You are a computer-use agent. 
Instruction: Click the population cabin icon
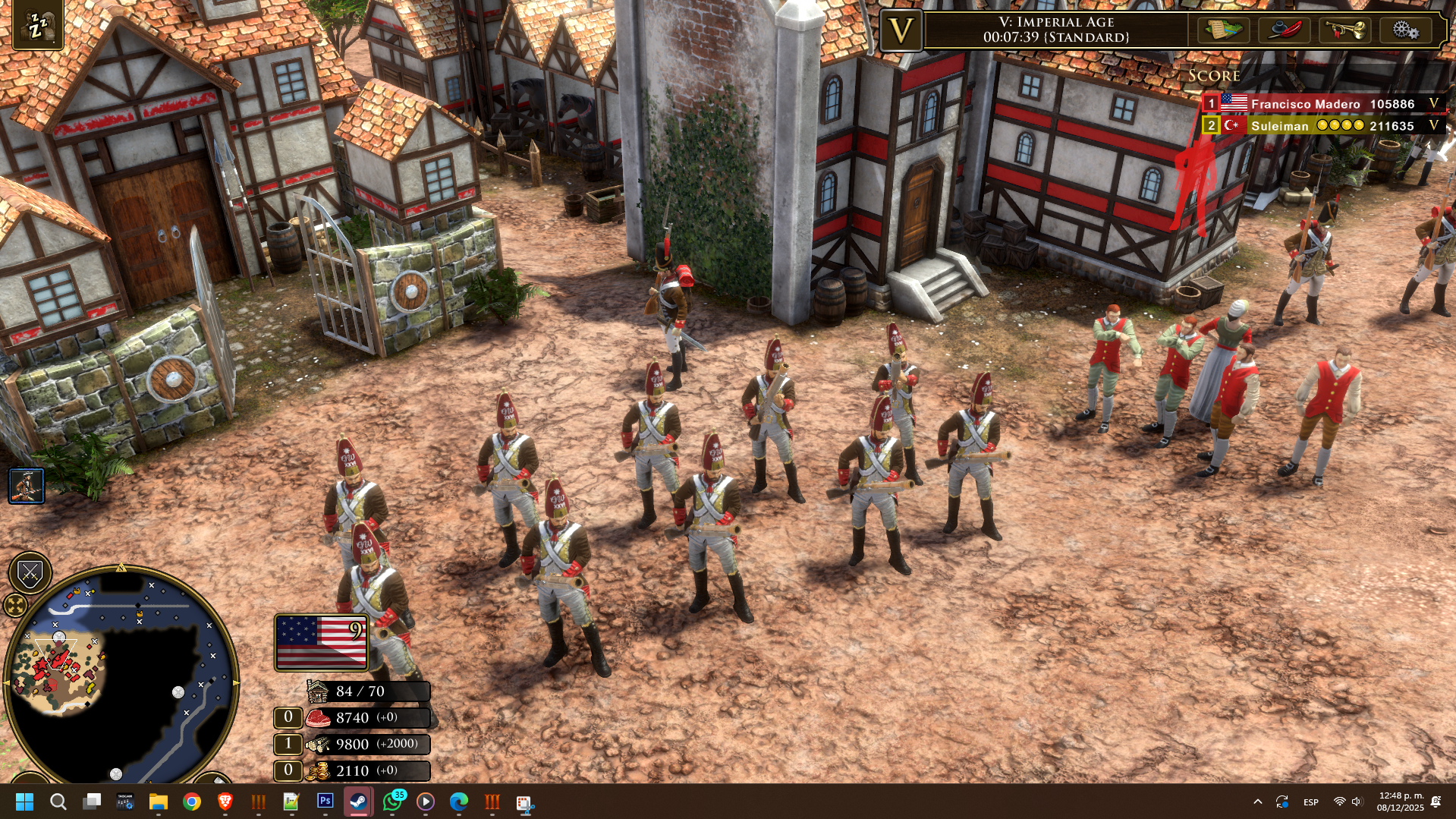(x=318, y=691)
